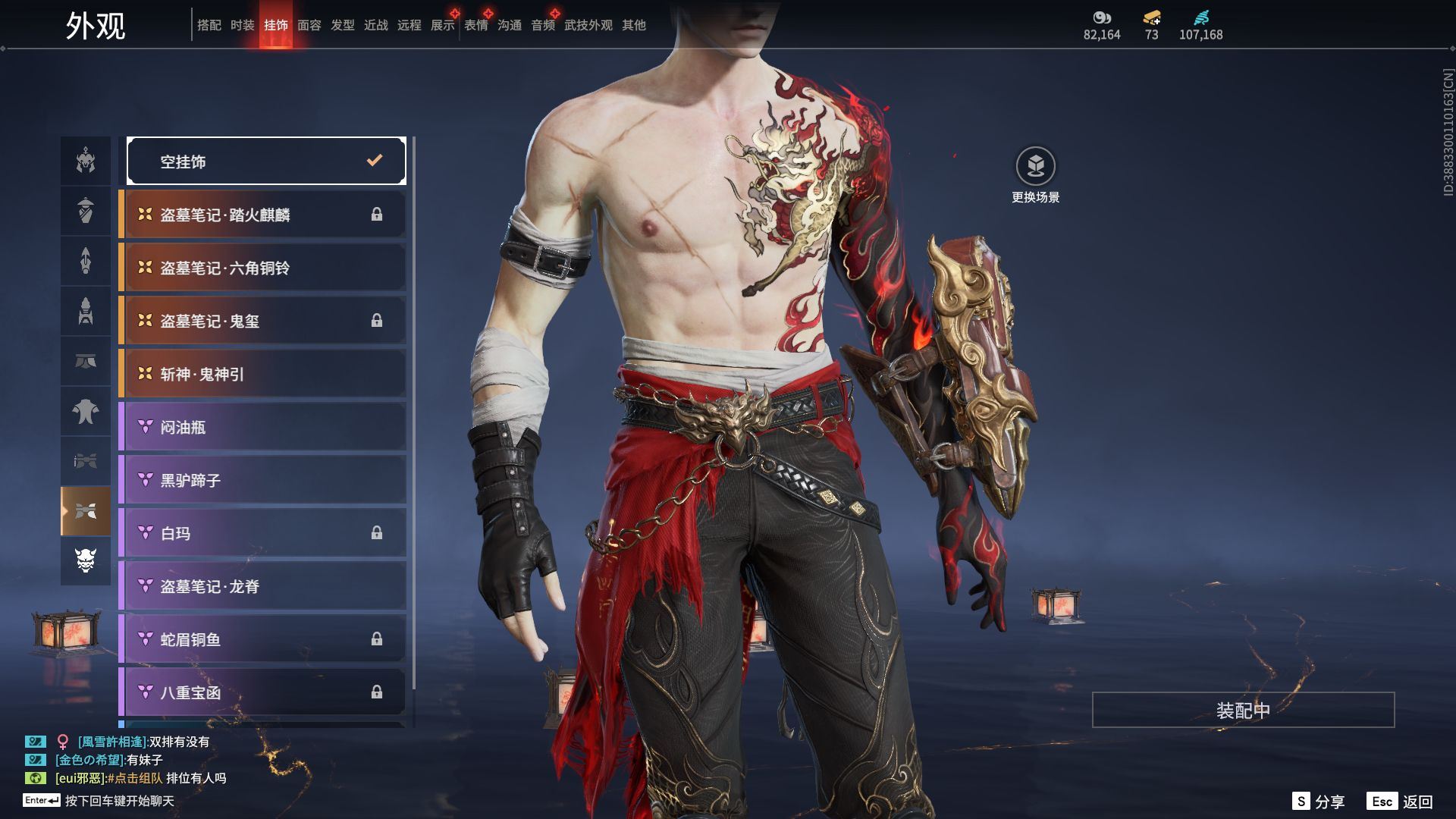Viewport: 1456px width, 819px height.
Task: Switch to the 表情 tab
Action: (x=476, y=25)
